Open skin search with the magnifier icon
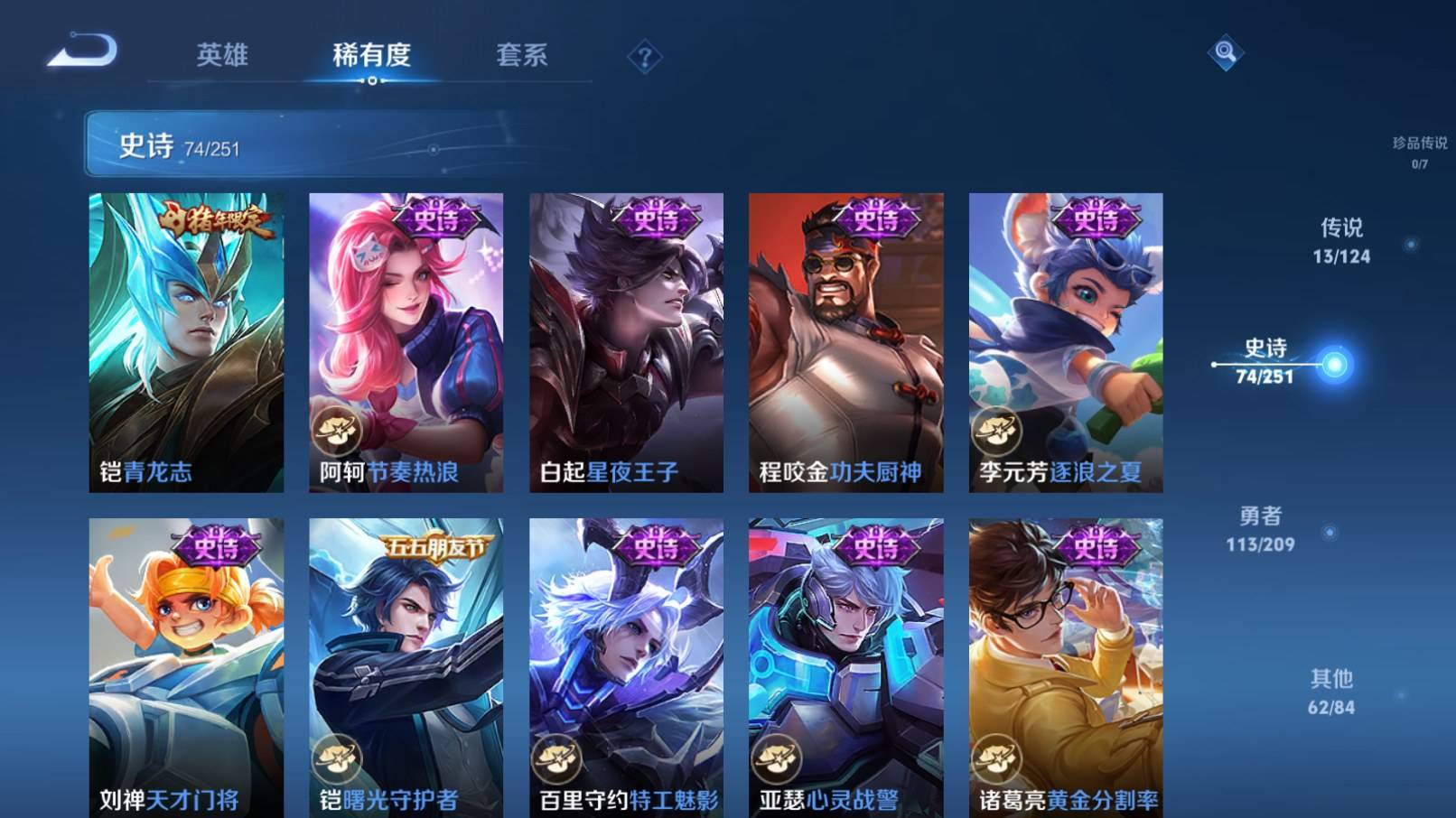 coord(1227,54)
